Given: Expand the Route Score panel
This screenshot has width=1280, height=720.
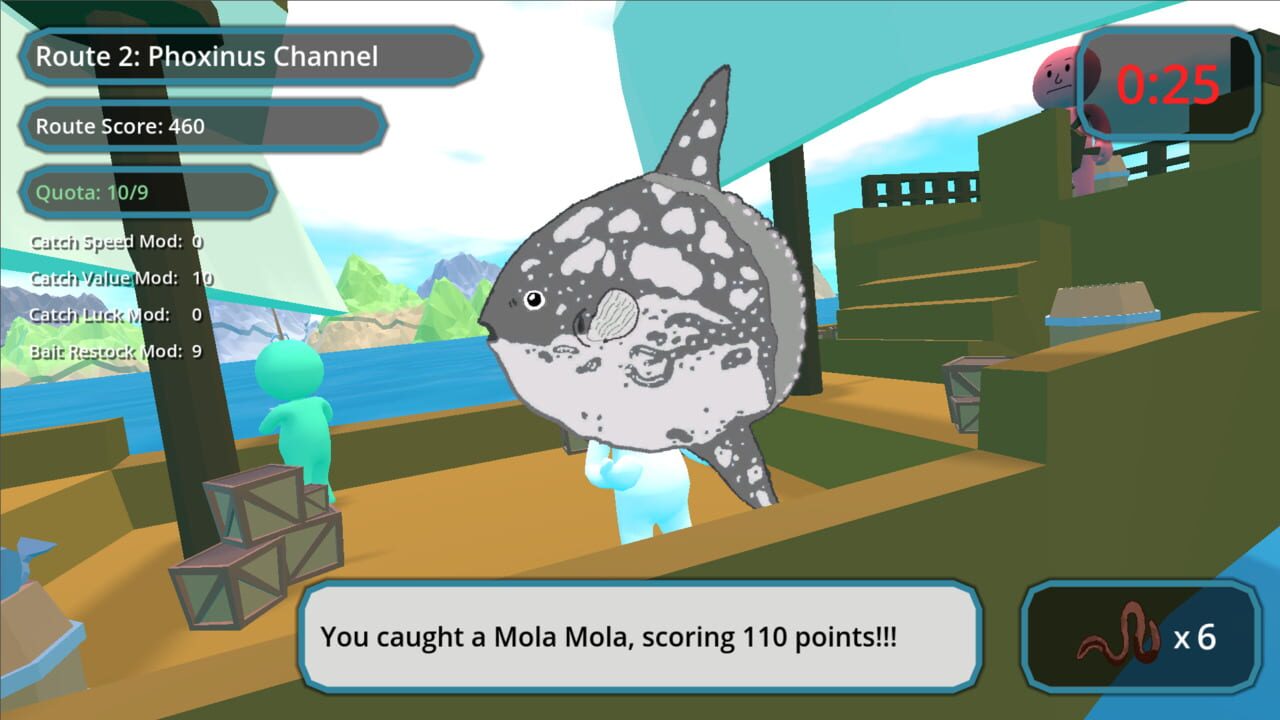Looking at the screenshot, I should click(200, 127).
